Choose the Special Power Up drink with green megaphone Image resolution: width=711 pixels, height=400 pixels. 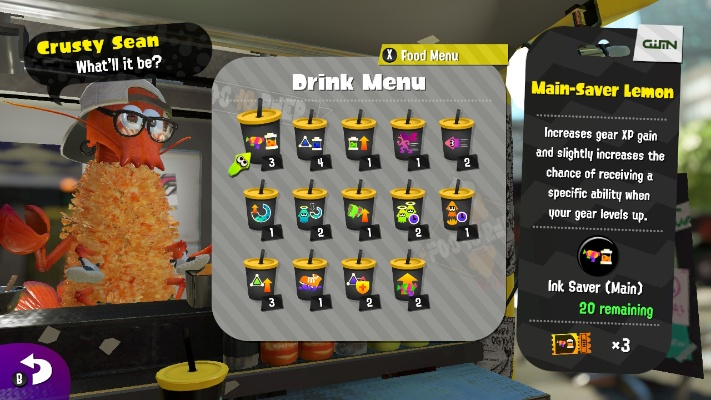coord(358,208)
